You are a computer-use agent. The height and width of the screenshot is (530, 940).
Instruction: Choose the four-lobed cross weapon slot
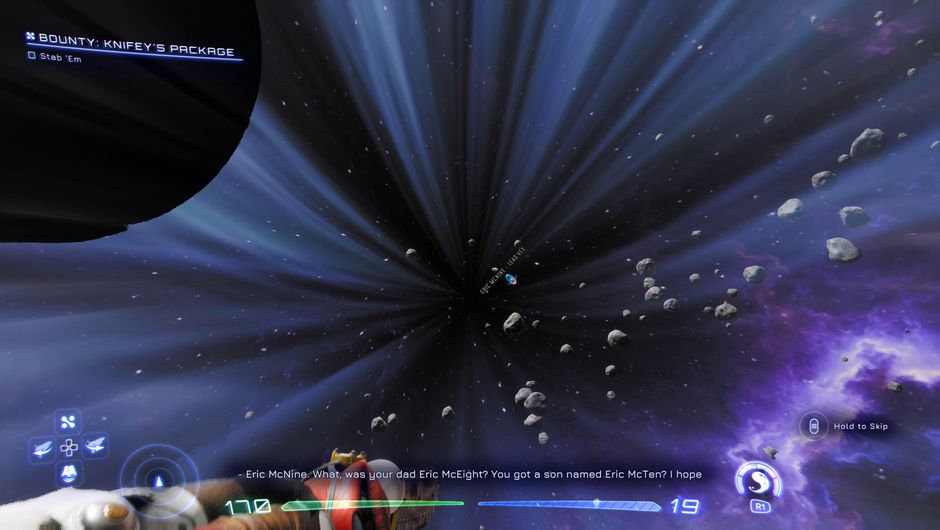tap(68, 422)
